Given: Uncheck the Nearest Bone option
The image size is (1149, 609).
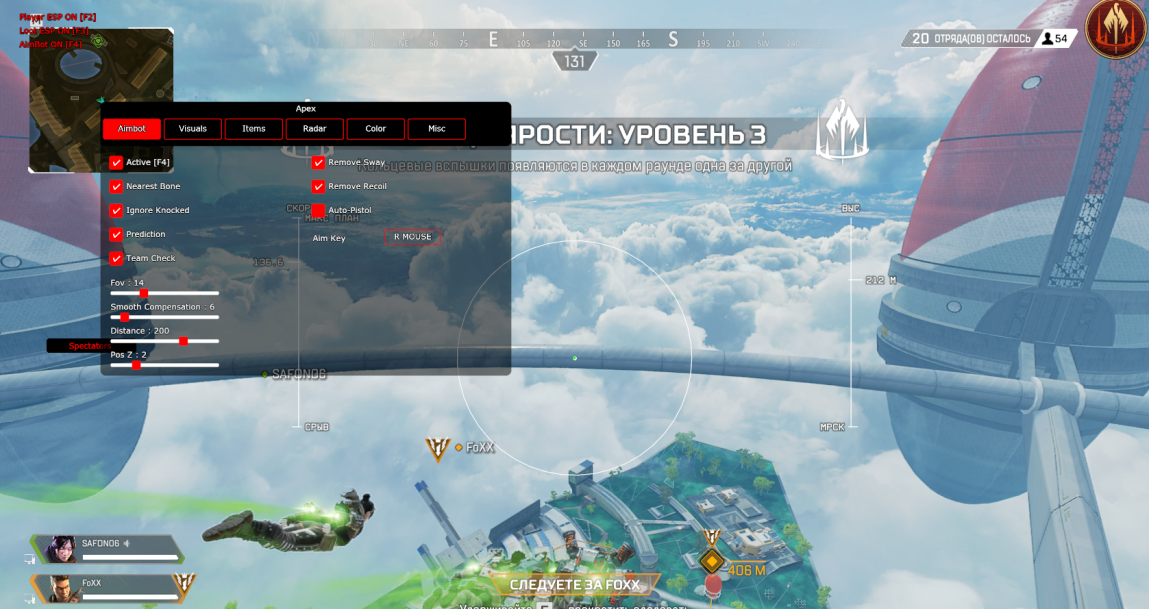Looking at the screenshot, I should (117, 186).
